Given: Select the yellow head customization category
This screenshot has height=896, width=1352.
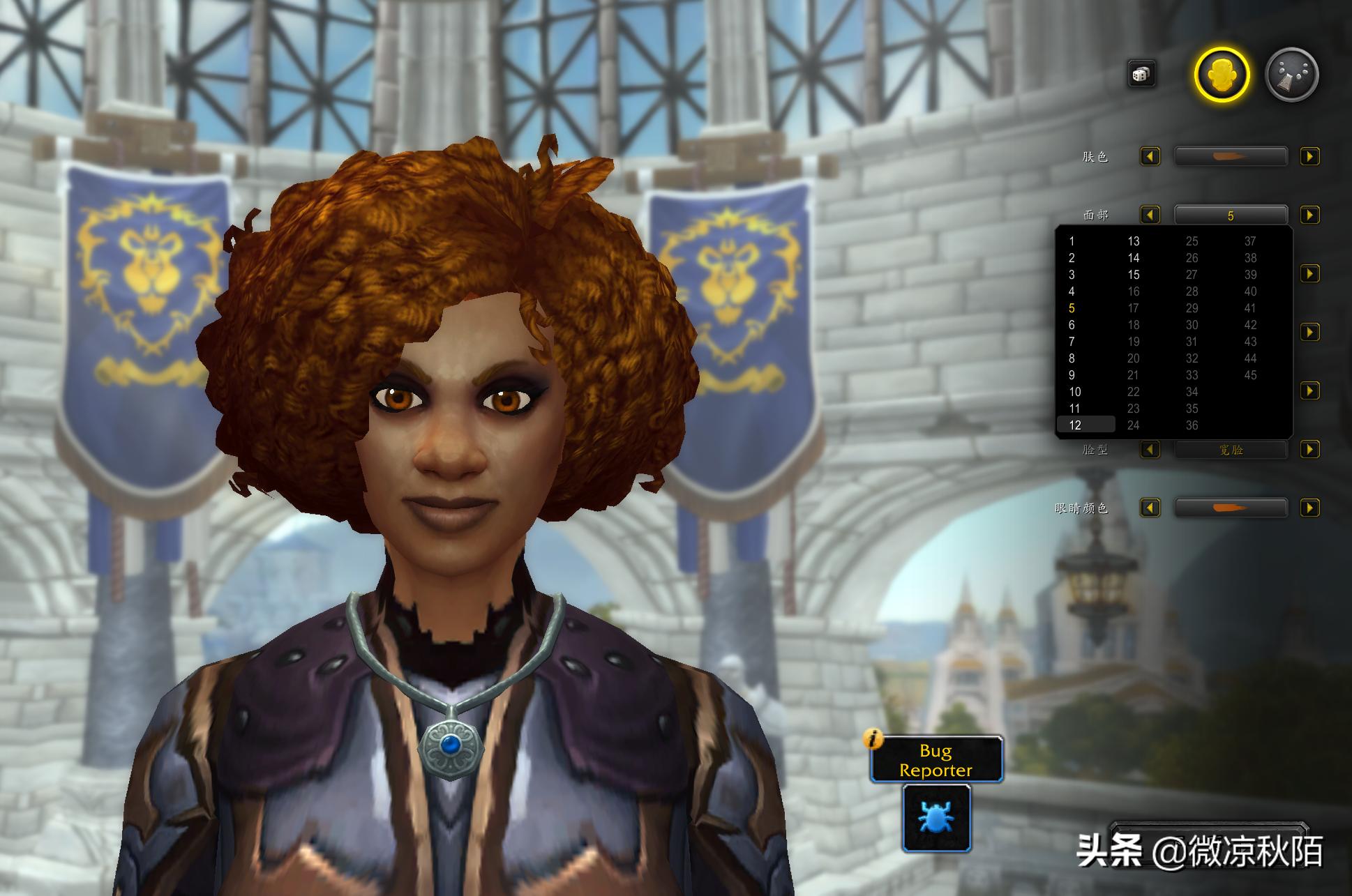Looking at the screenshot, I should pos(1221,75).
